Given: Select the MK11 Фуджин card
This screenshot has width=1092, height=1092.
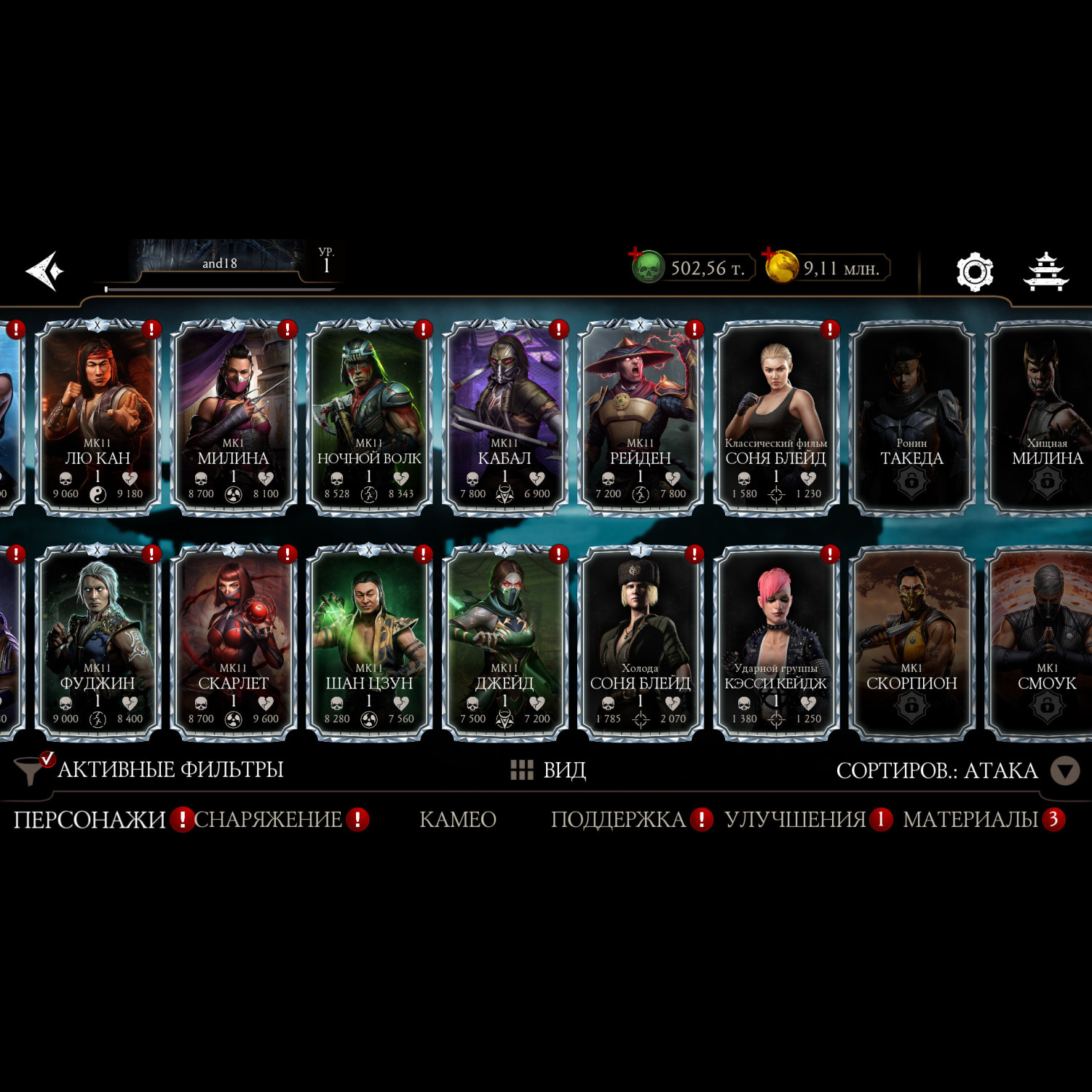Looking at the screenshot, I should click(98, 642).
